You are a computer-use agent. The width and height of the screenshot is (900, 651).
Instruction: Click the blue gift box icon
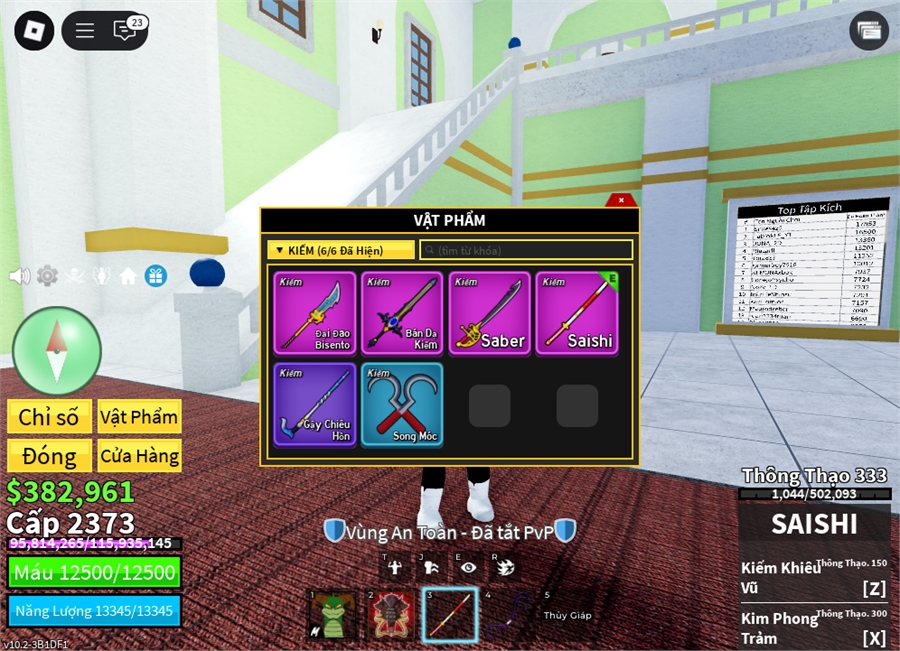(155, 275)
